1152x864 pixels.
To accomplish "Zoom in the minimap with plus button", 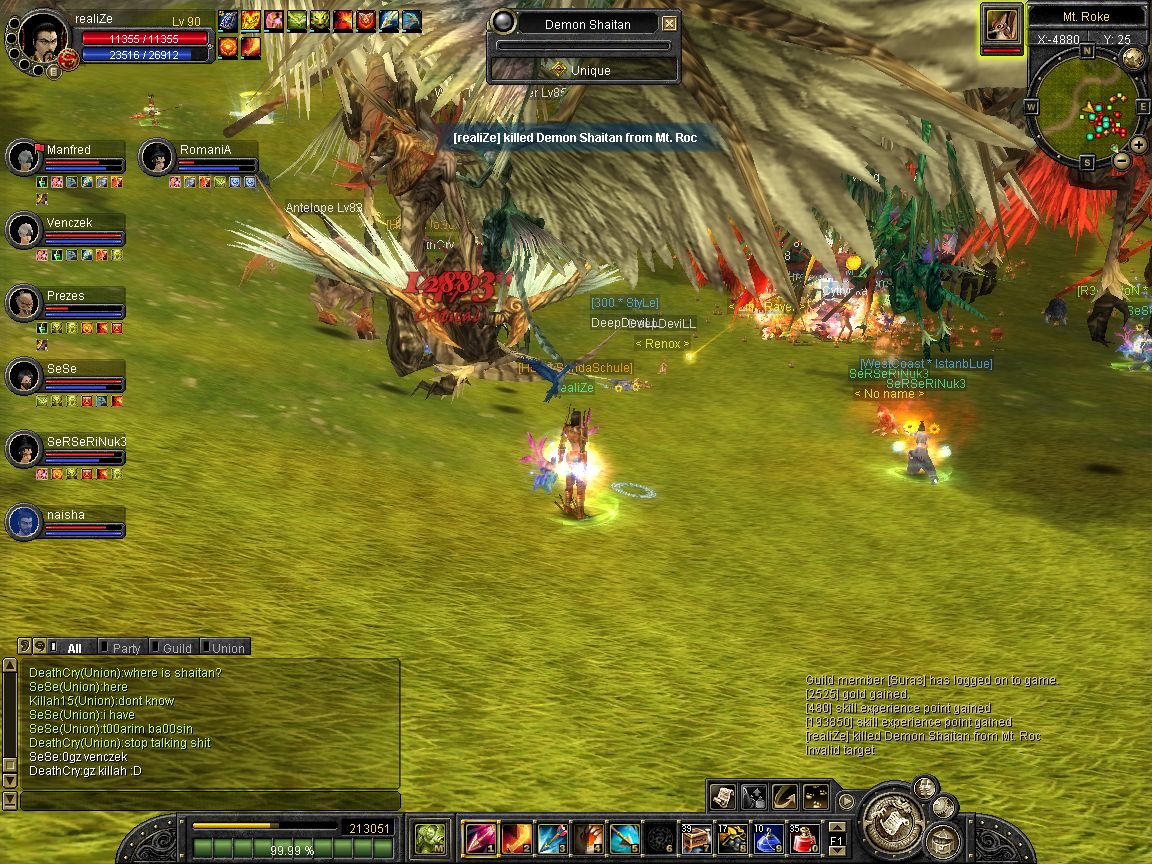I will point(1138,146).
